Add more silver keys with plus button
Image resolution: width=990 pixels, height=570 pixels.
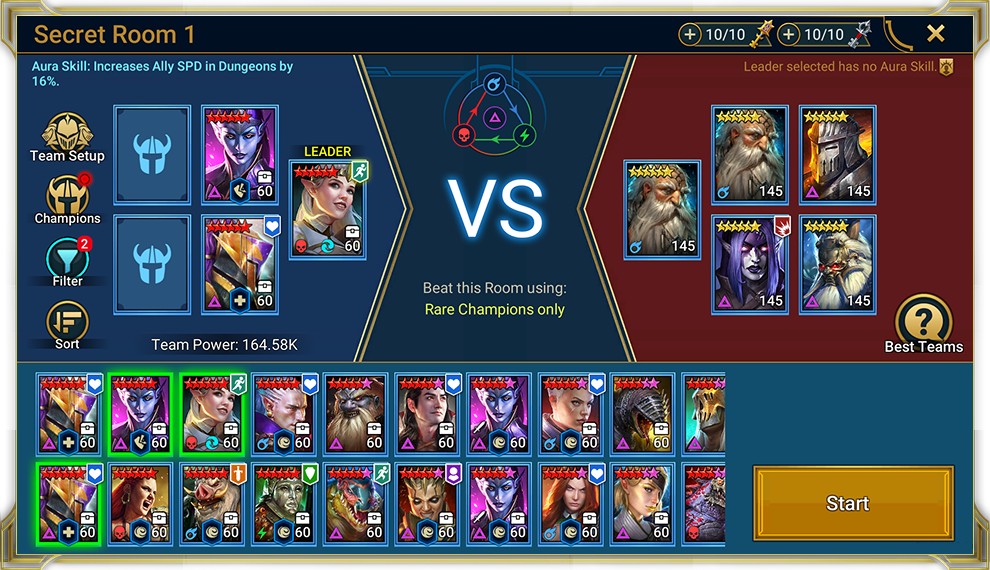pyautogui.click(x=789, y=35)
